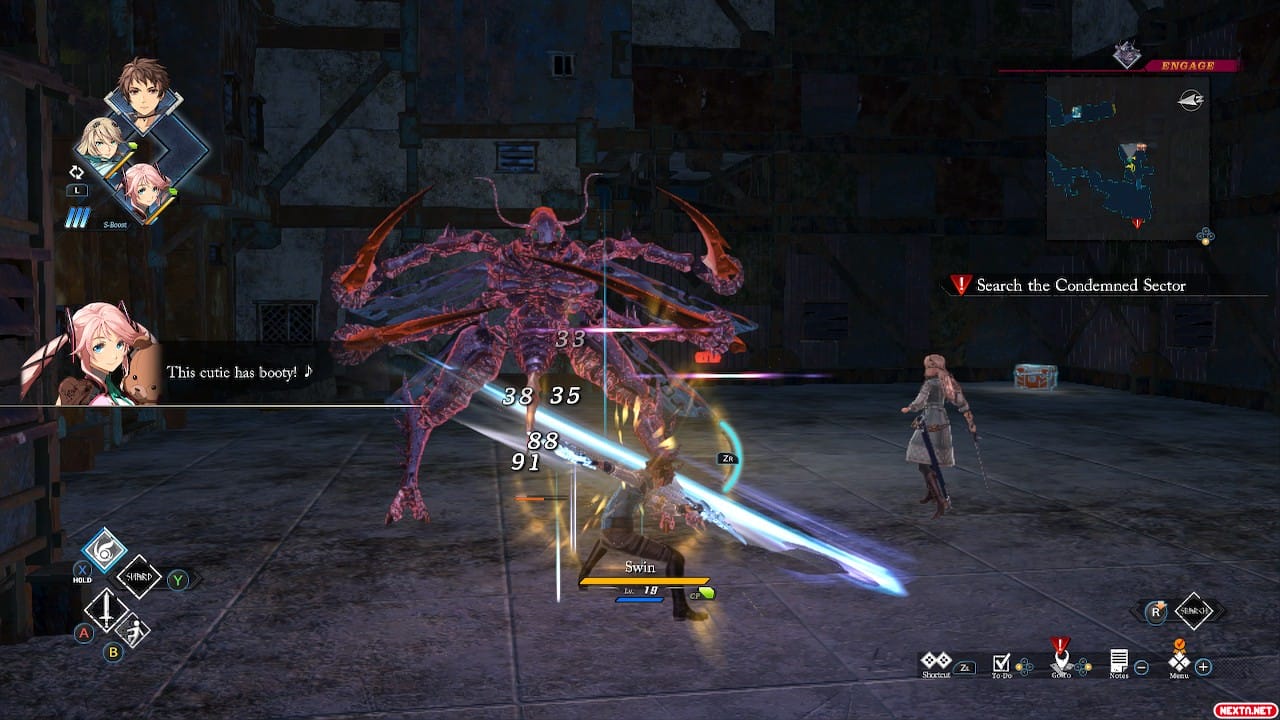Open the Notes page
The height and width of the screenshot is (720, 1280).
point(1119,663)
